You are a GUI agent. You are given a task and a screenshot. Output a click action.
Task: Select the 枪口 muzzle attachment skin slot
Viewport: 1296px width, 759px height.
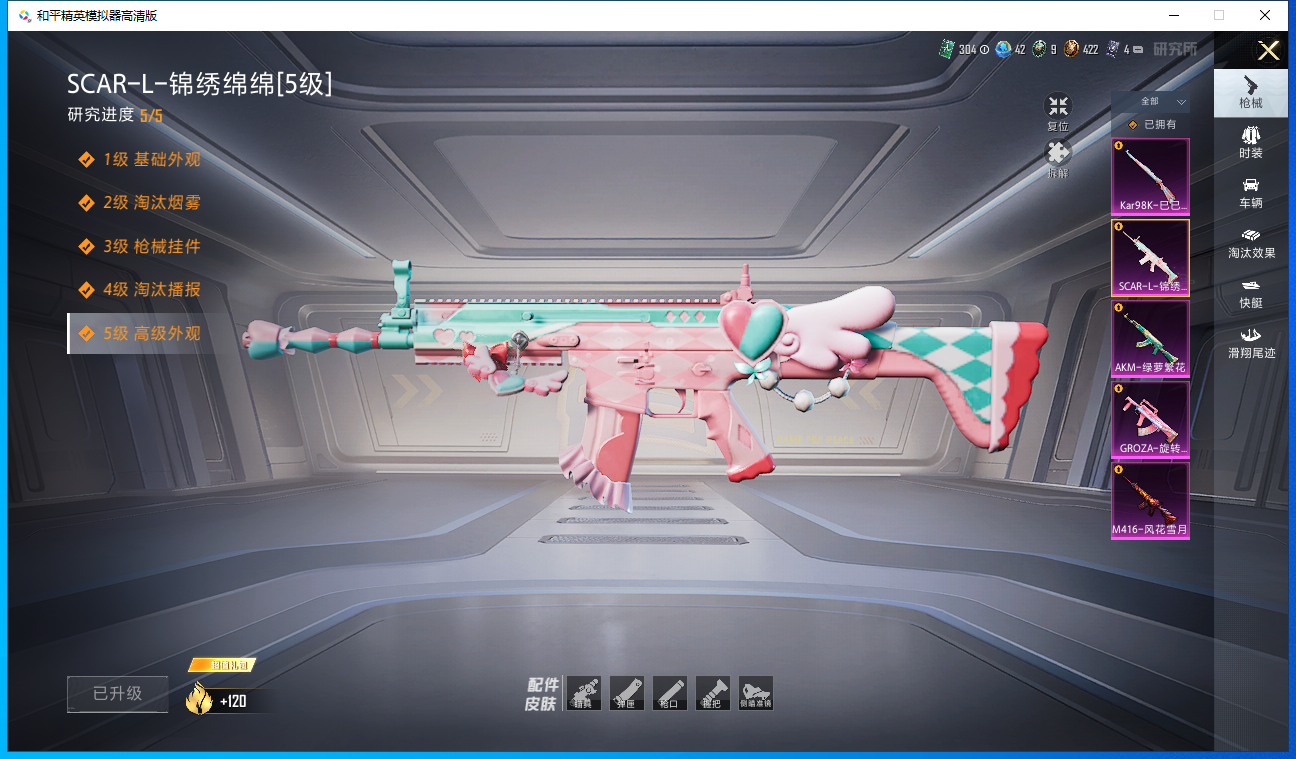(x=670, y=693)
